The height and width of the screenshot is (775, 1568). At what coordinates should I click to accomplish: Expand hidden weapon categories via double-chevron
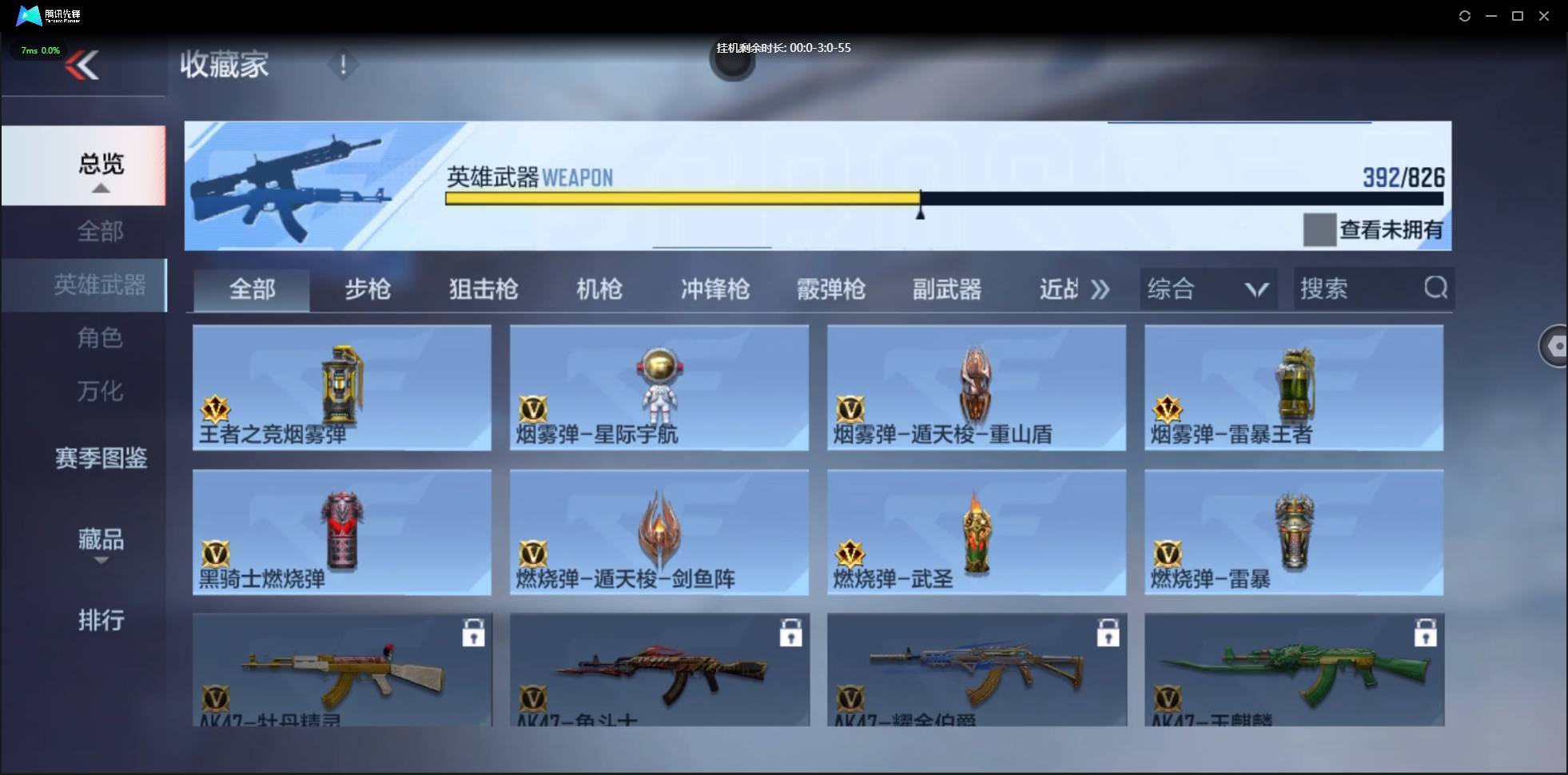tap(1100, 289)
